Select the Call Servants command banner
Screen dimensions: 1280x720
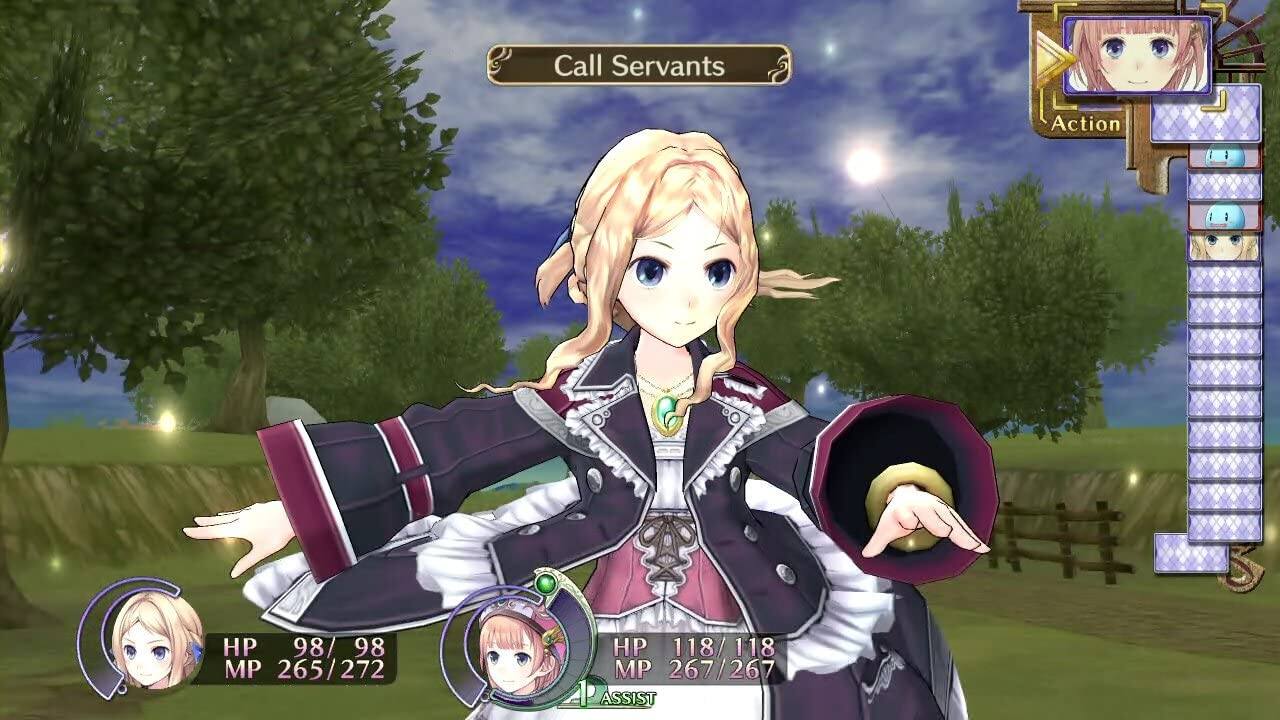637,65
